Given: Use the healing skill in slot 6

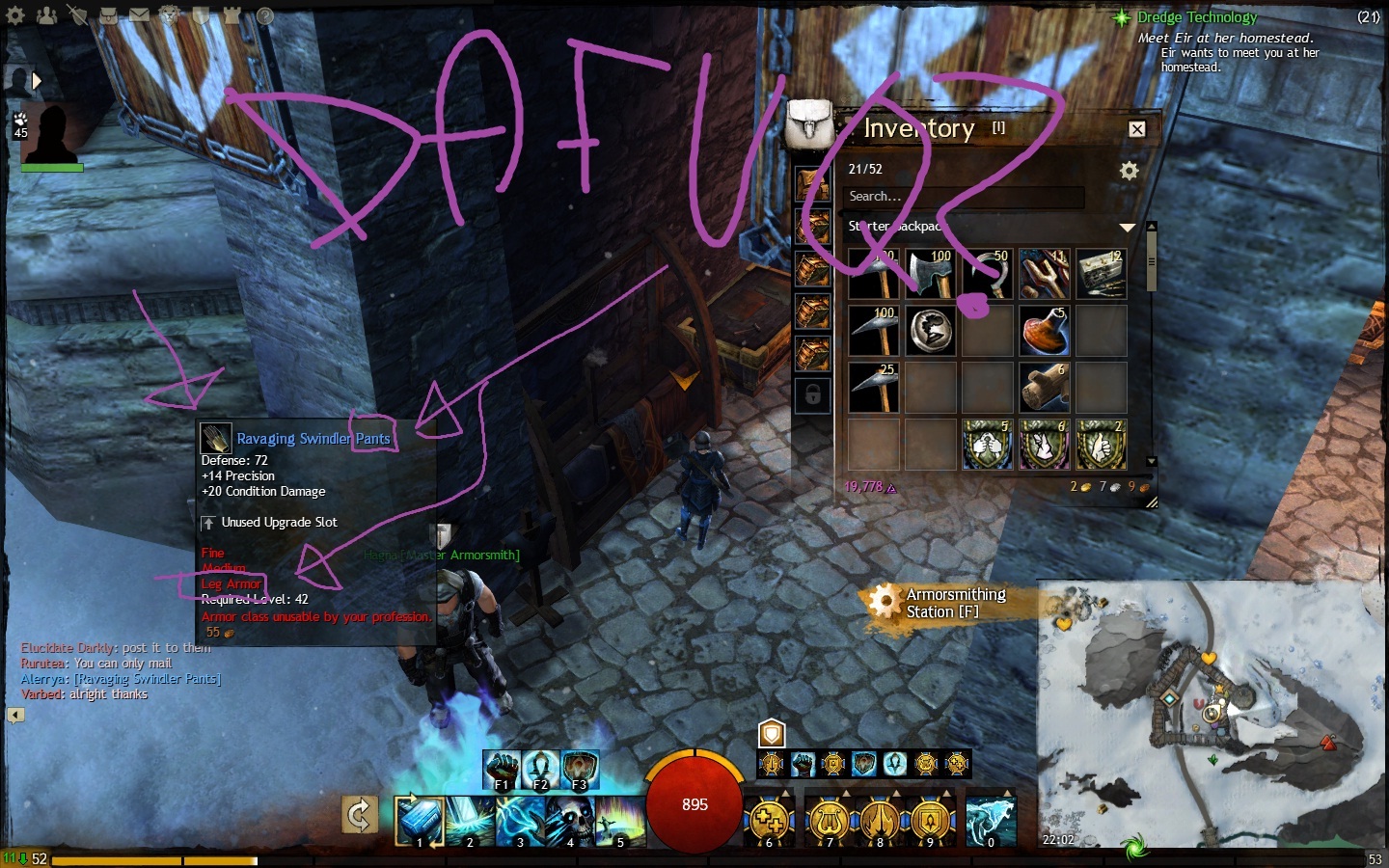Looking at the screenshot, I should [769, 820].
